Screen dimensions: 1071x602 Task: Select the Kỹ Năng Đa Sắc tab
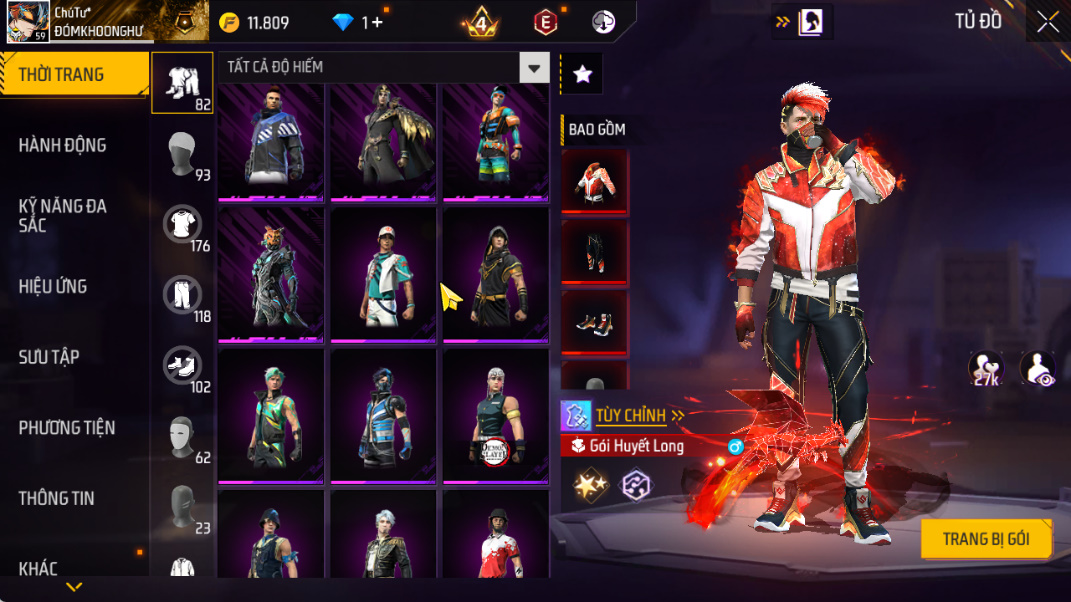62,216
